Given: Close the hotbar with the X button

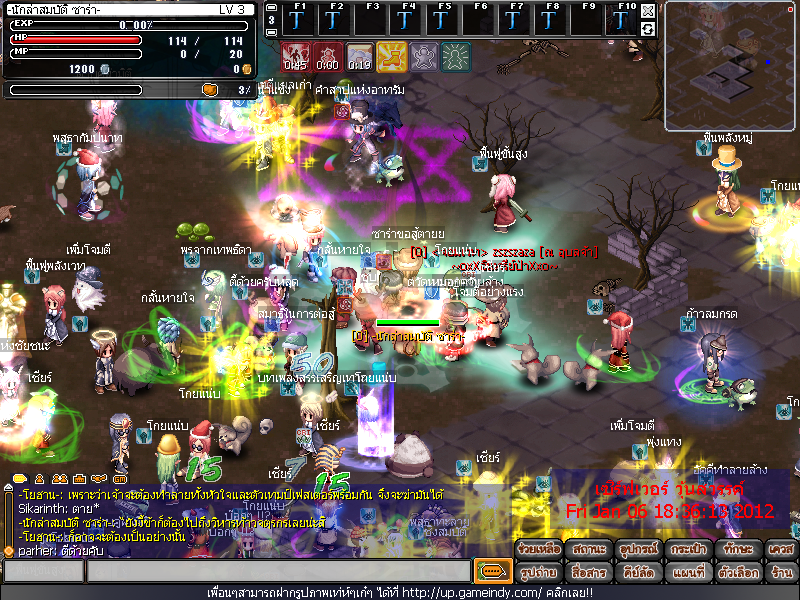Looking at the screenshot, I should [648, 11].
